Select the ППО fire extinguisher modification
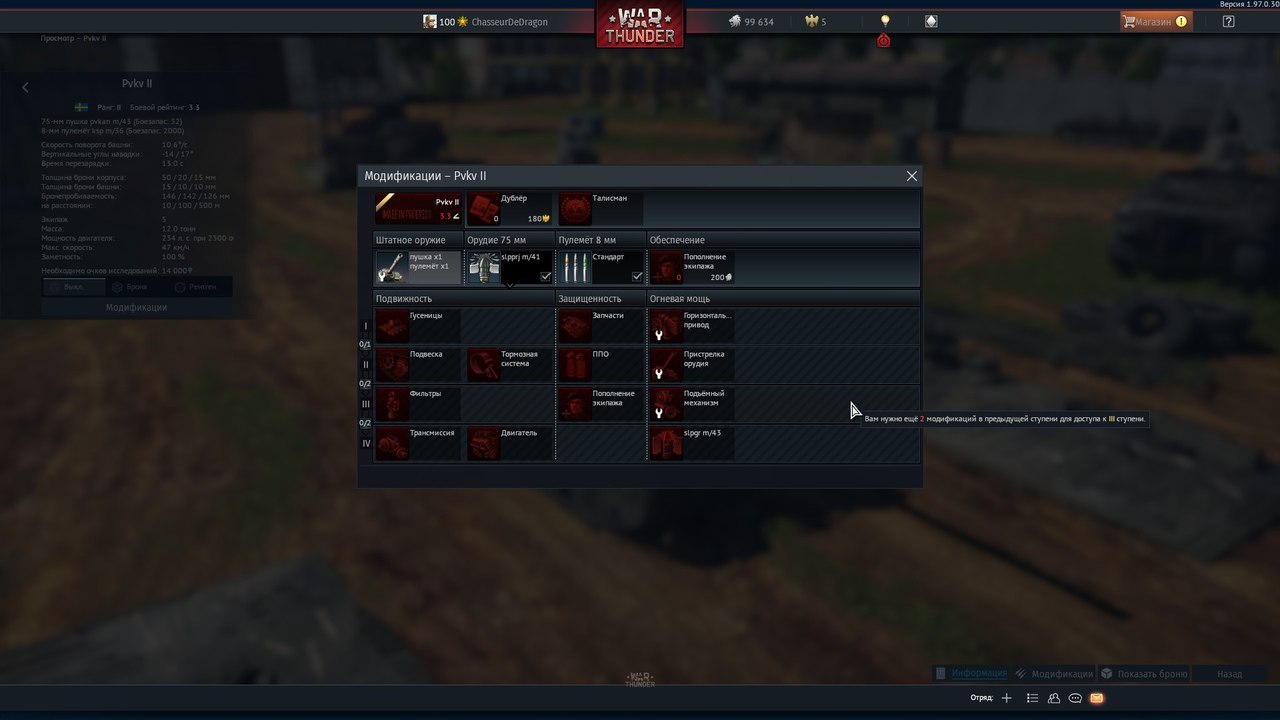The image size is (1280, 720). (600, 365)
